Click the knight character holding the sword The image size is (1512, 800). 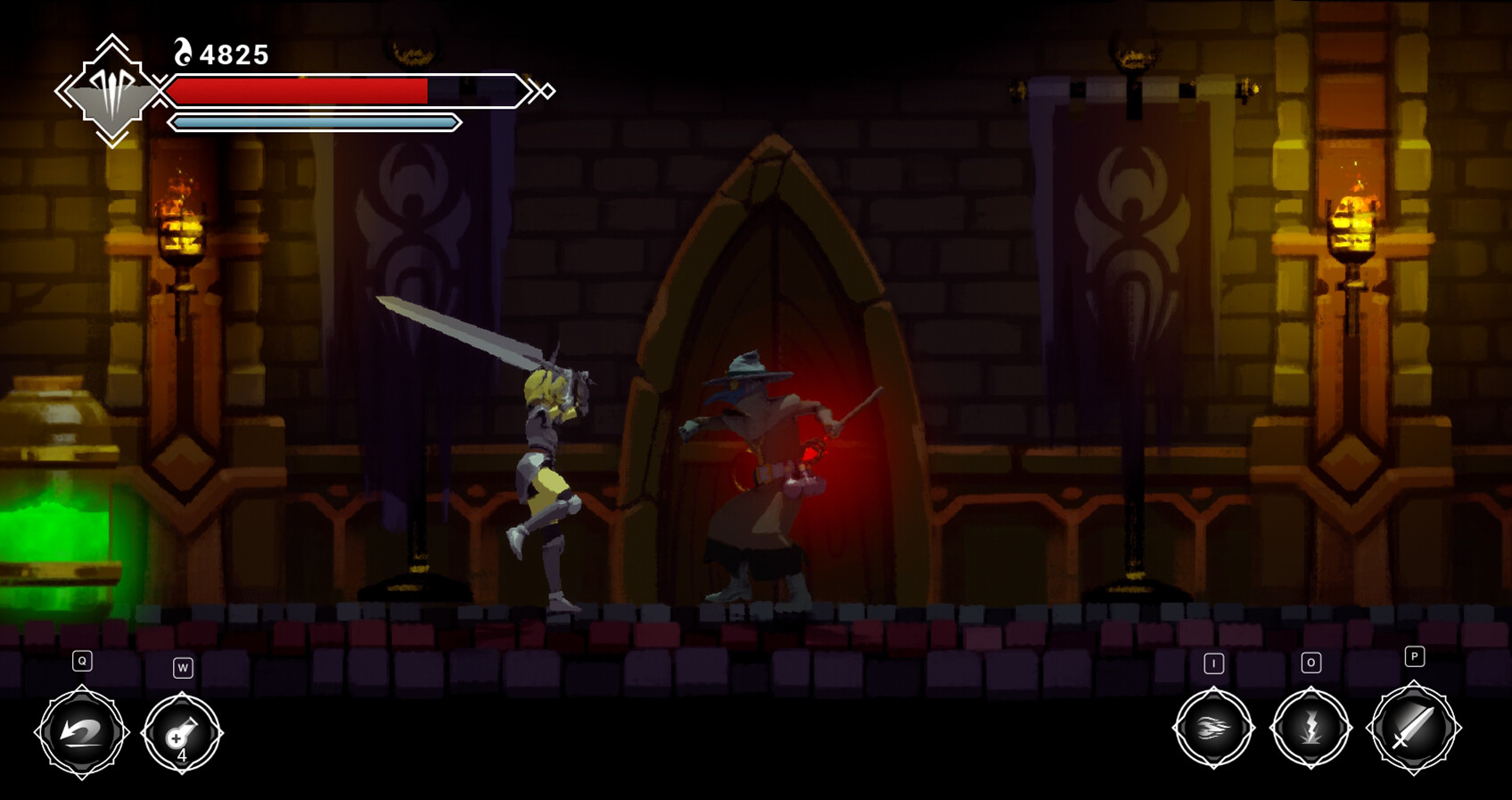548,464
